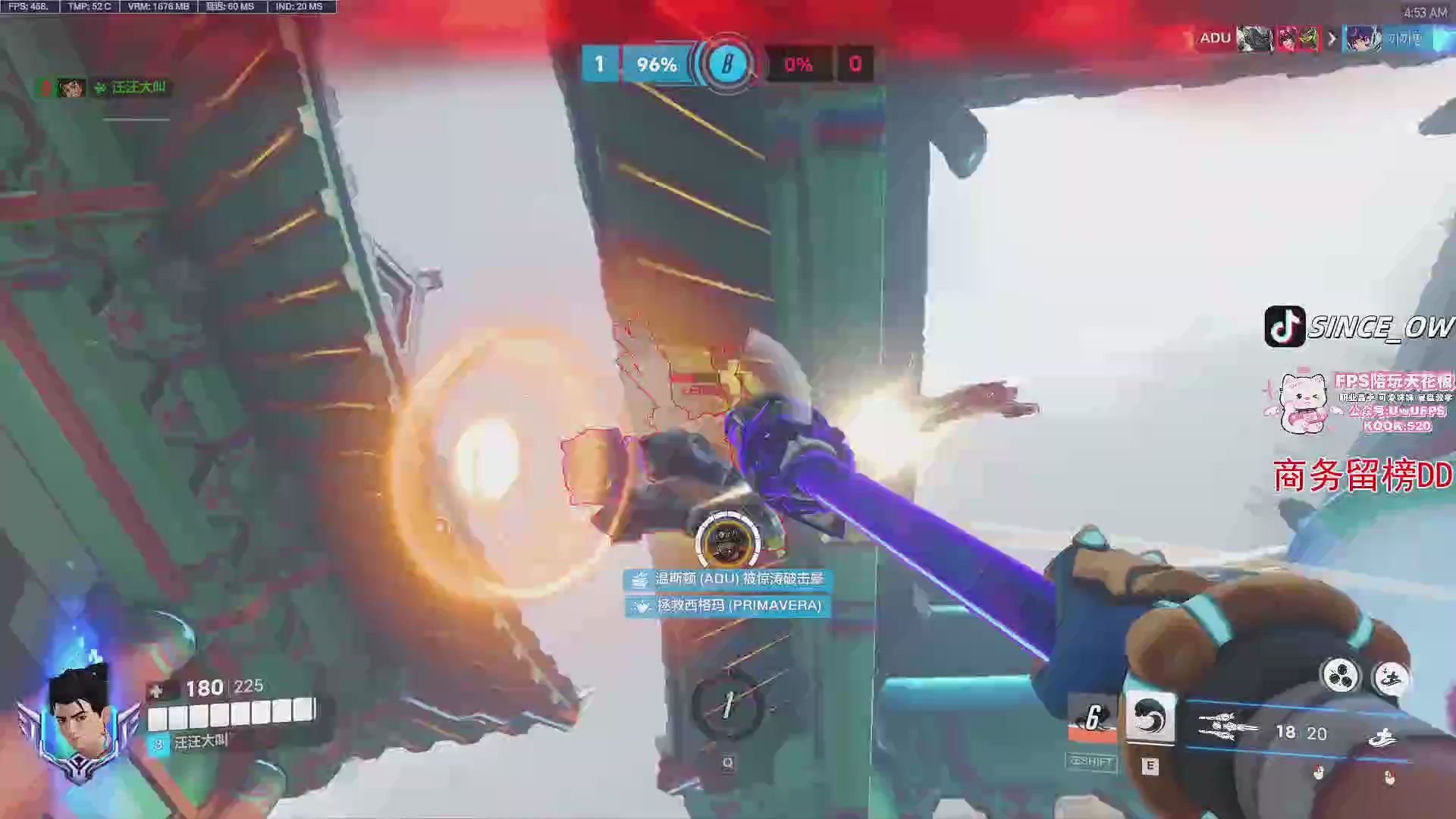Activate the Shift ability on cooldown

pyautogui.click(x=1092, y=719)
